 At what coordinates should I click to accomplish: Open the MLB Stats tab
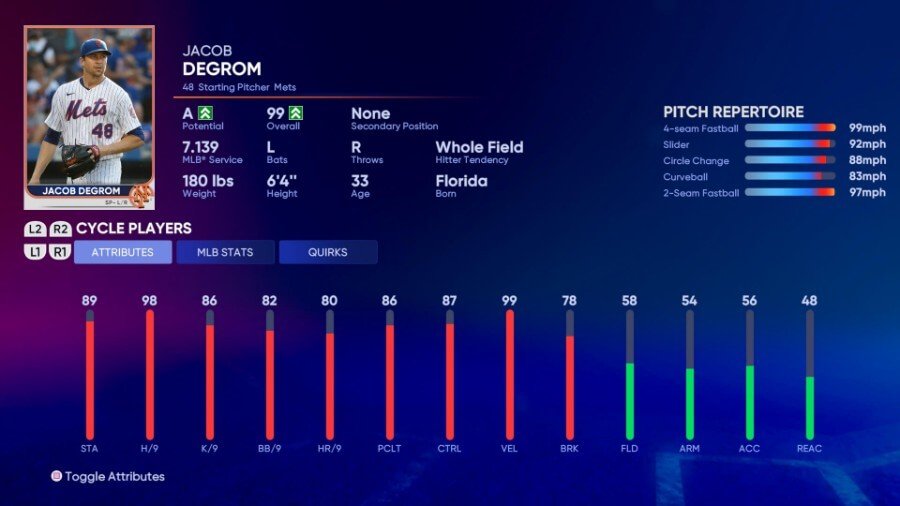(225, 252)
